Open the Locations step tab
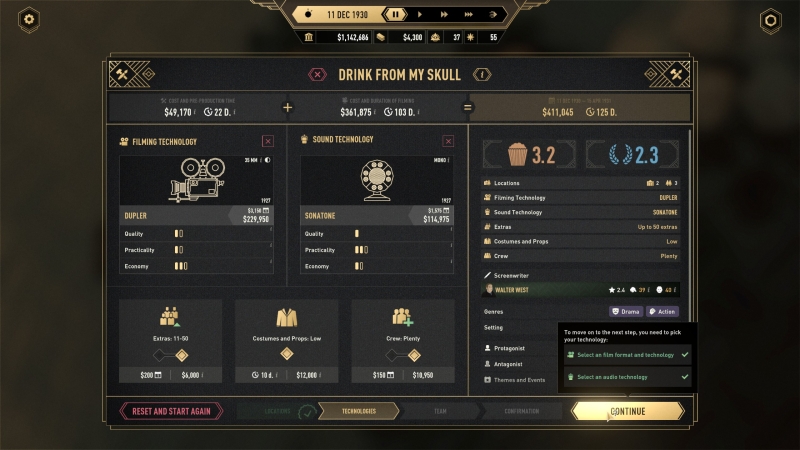The image size is (800, 450). (x=279, y=411)
